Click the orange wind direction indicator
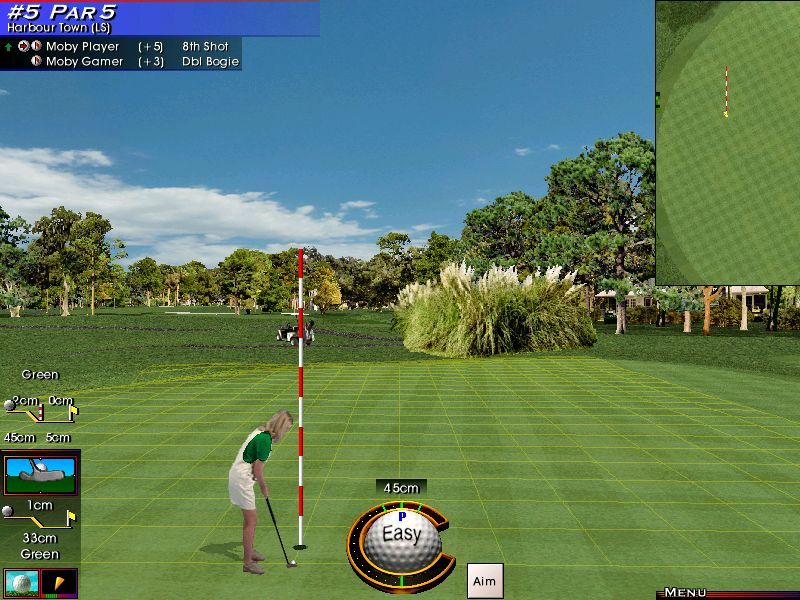This screenshot has width=800, height=600. click(x=59, y=582)
